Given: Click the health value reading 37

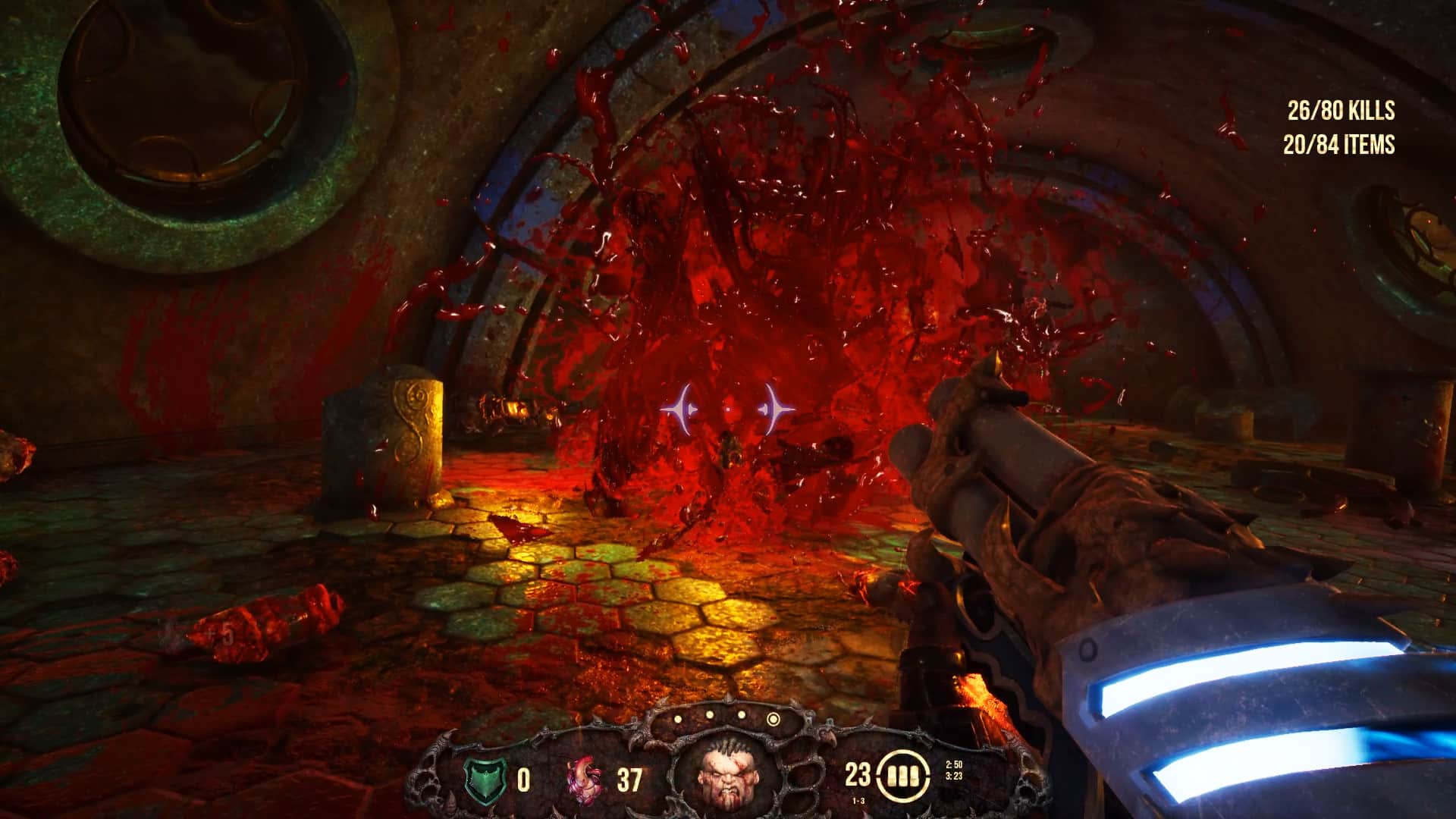Looking at the screenshot, I should pos(630,780).
